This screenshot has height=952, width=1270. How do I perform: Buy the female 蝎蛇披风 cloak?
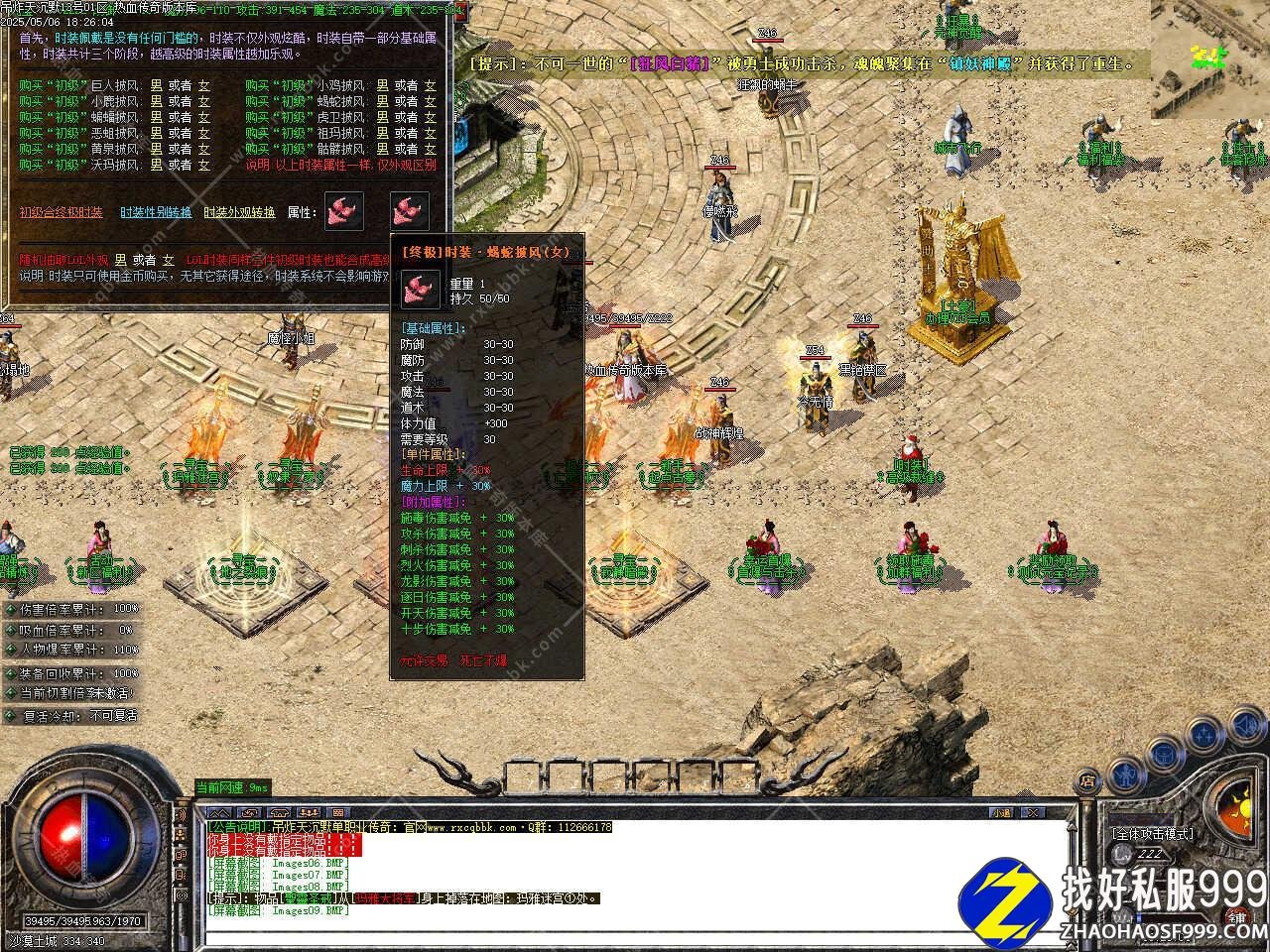(430, 101)
